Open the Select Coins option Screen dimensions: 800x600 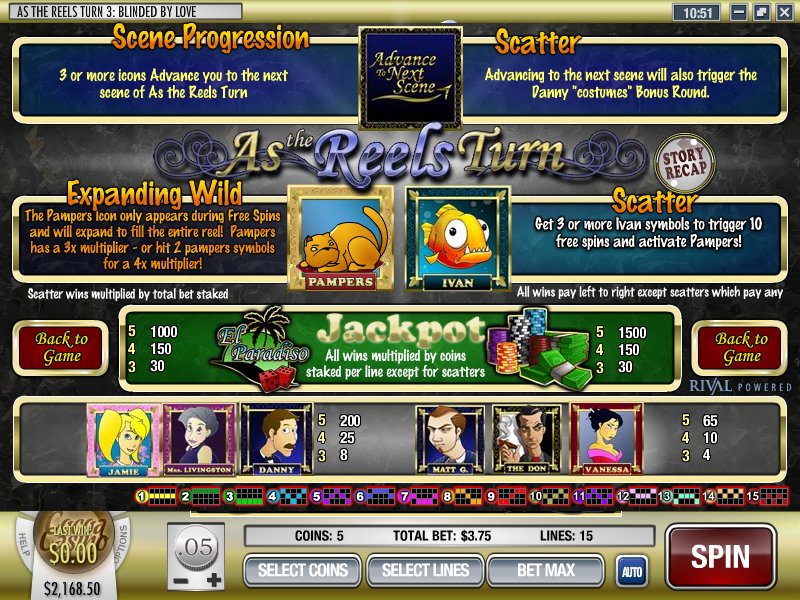point(303,570)
